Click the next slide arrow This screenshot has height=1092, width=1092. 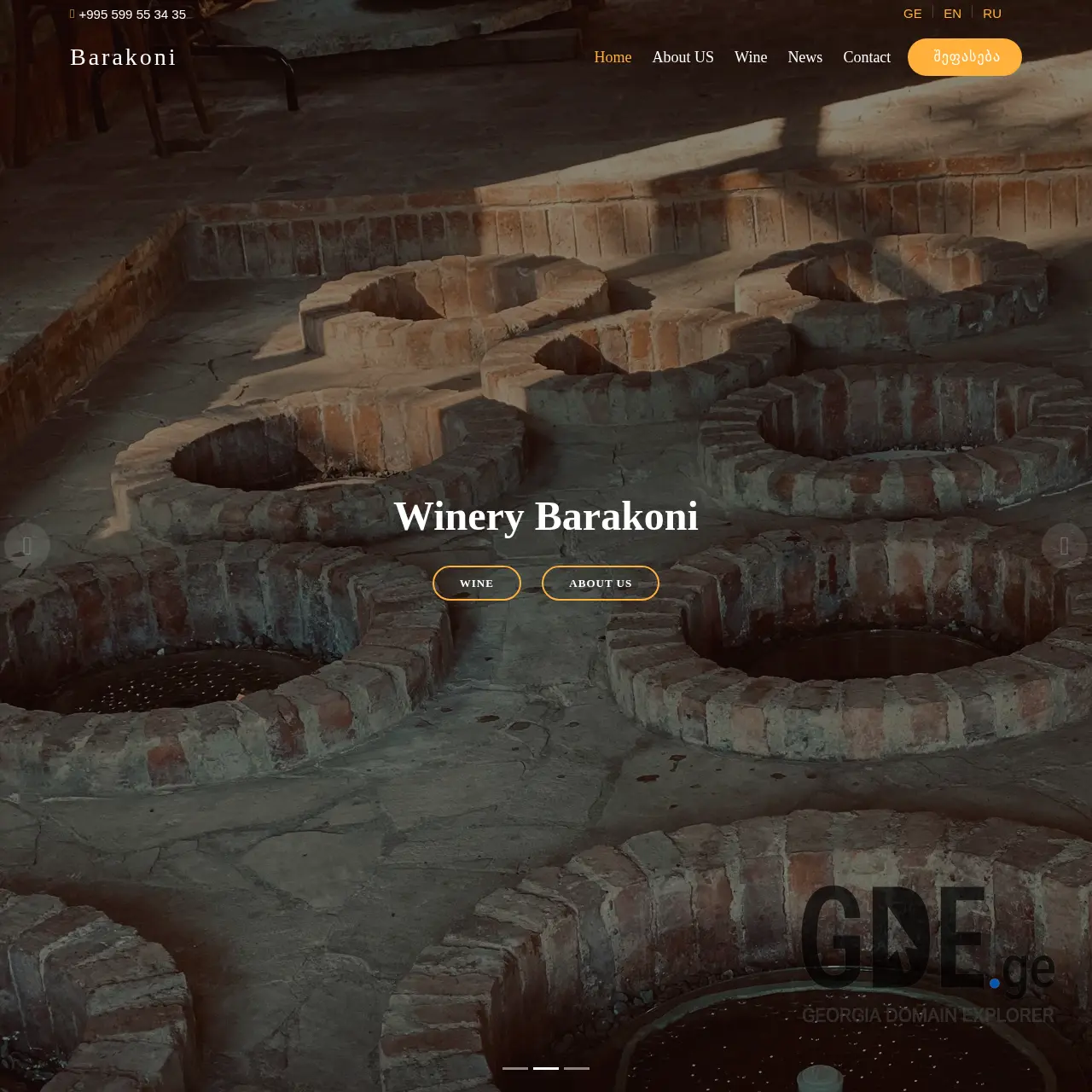[1063, 546]
